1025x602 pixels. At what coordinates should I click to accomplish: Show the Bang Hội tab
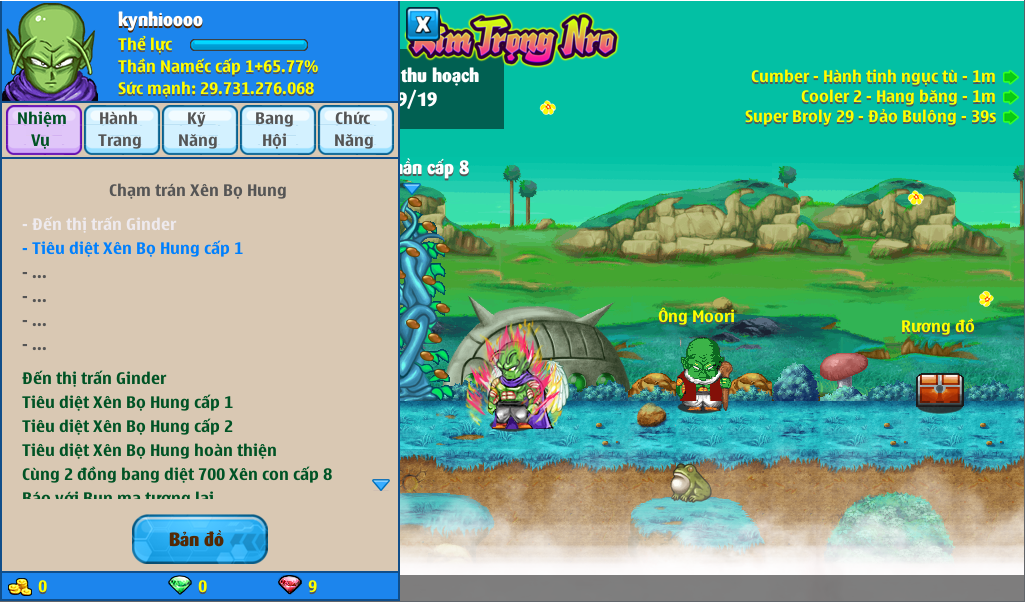pos(275,130)
